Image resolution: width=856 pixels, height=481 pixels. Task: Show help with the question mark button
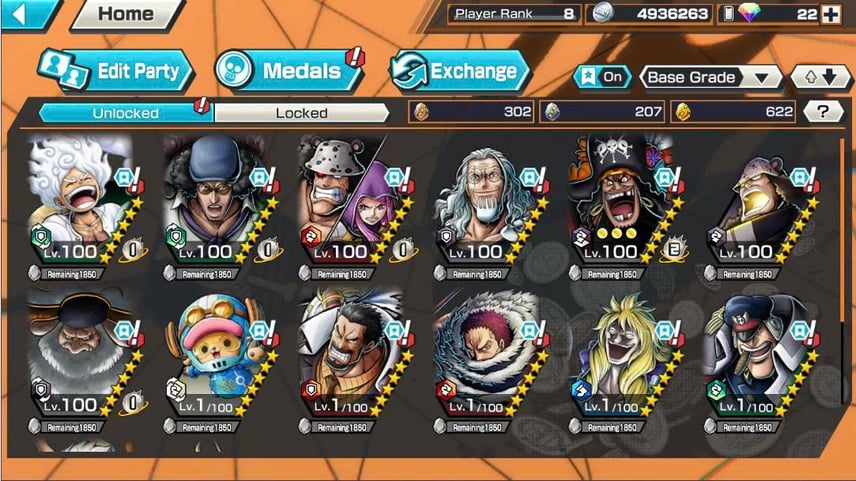click(x=822, y=112)
